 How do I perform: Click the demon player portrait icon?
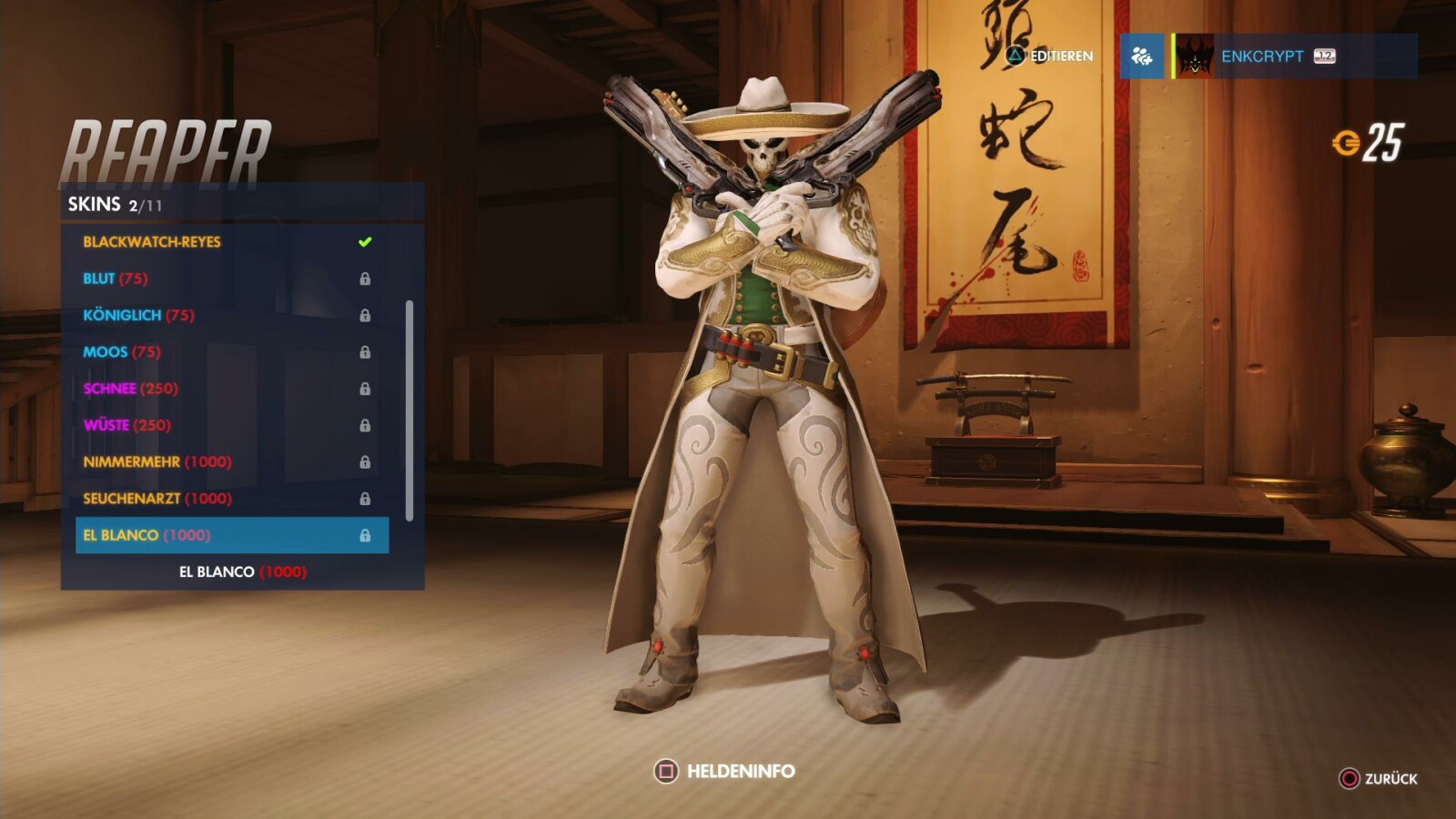pos(1193,57)
